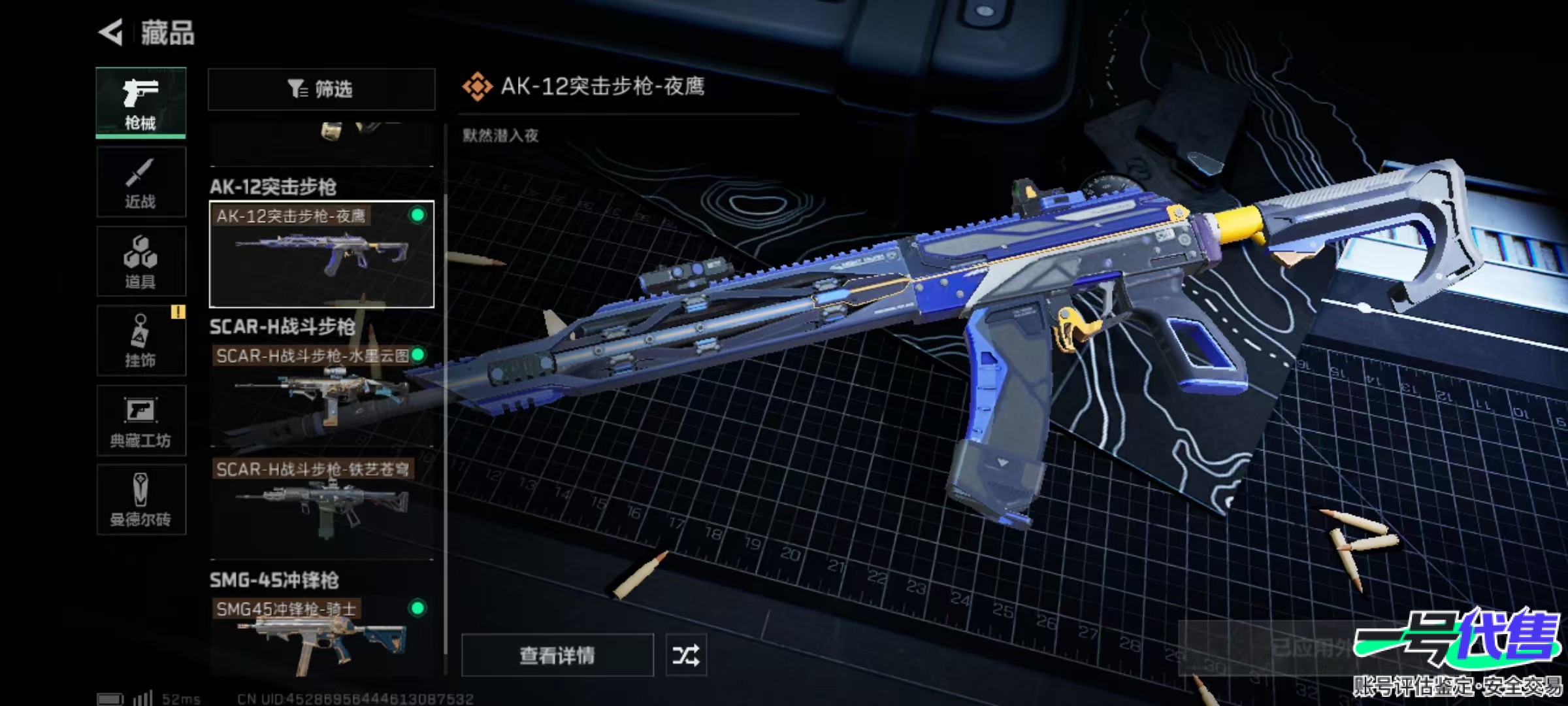
Task: Select the AK-12突击步枪-夜鹰 skin thumbnail
Action: point(321,254)
